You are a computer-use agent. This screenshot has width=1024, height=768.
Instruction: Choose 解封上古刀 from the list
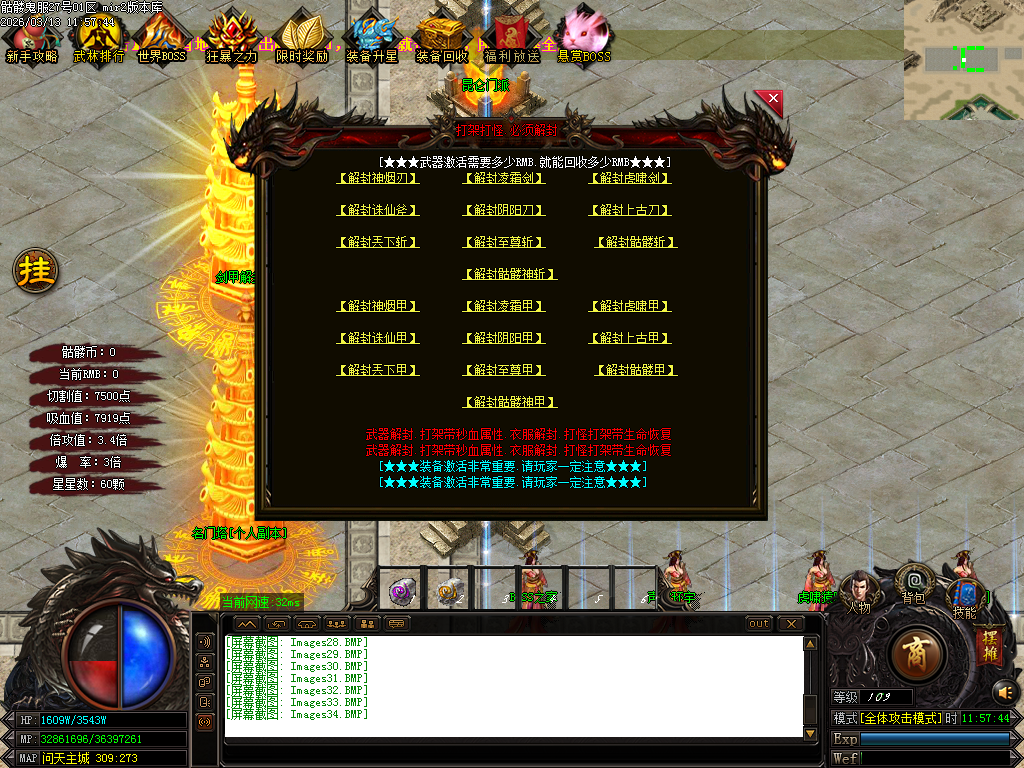tap(630, 211)
